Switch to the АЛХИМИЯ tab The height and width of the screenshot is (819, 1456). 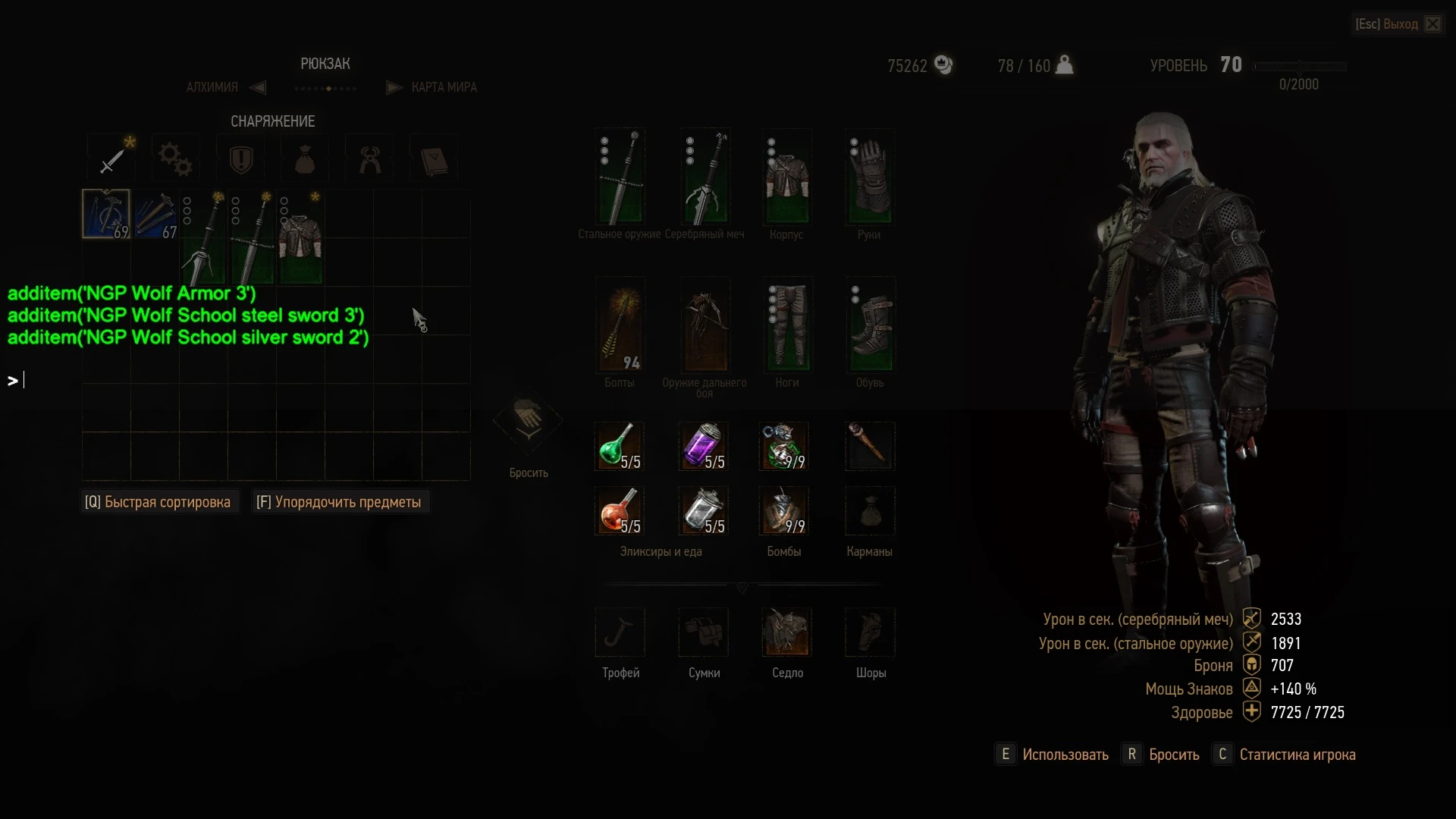click(212, 86)
